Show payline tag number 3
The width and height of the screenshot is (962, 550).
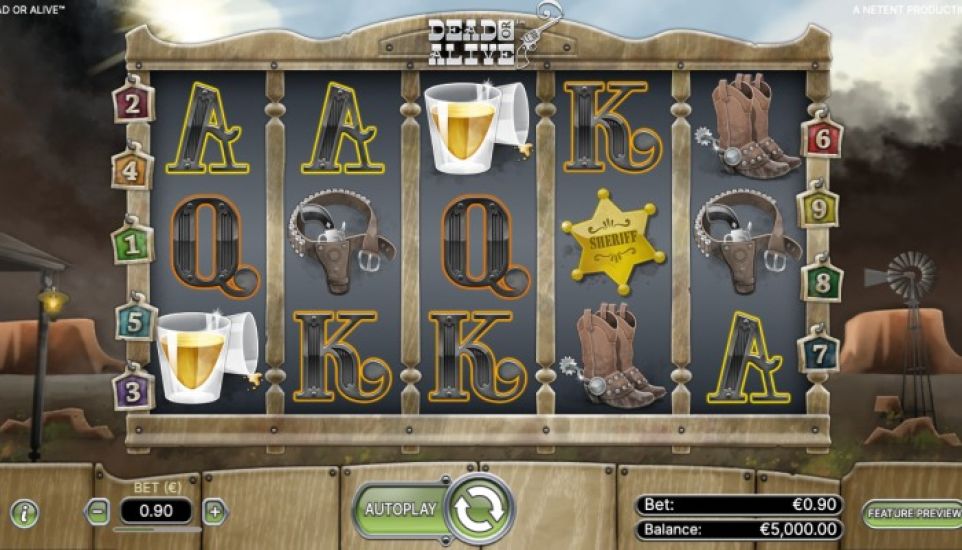pos(133,389)
